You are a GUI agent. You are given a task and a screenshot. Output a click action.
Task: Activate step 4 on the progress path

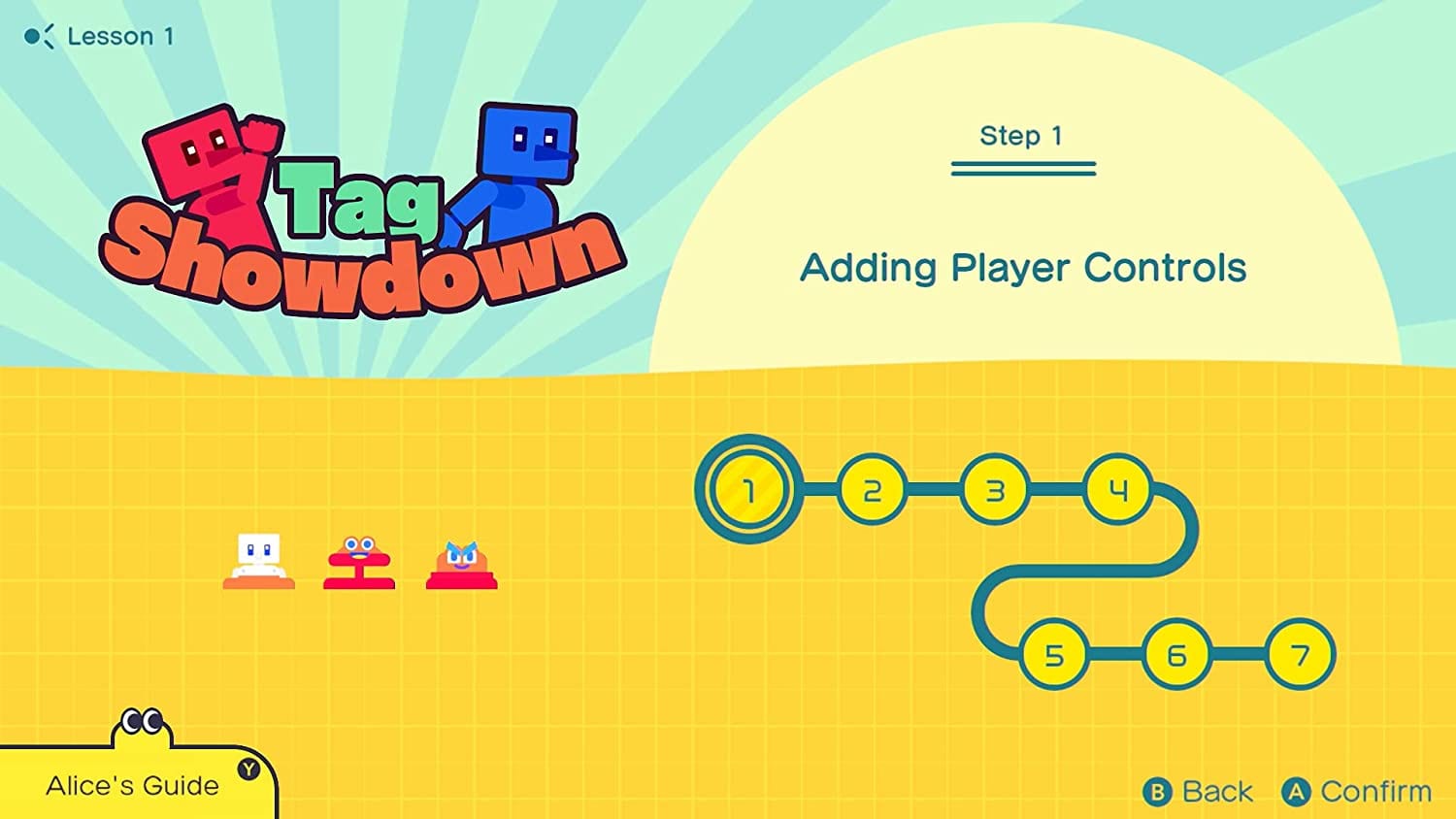click(1118, 490)
